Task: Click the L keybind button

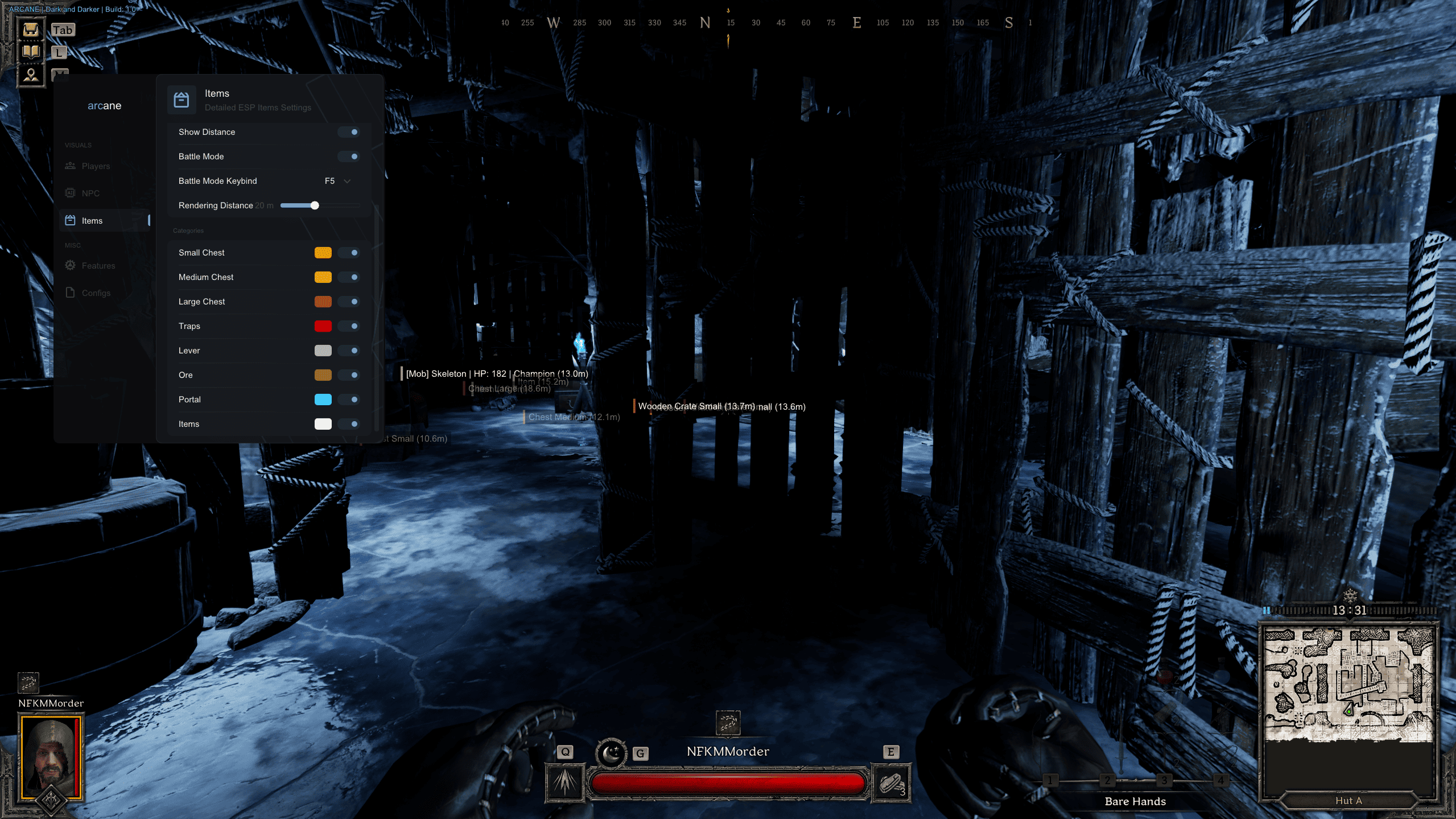Action: click(x=59, y=52)
